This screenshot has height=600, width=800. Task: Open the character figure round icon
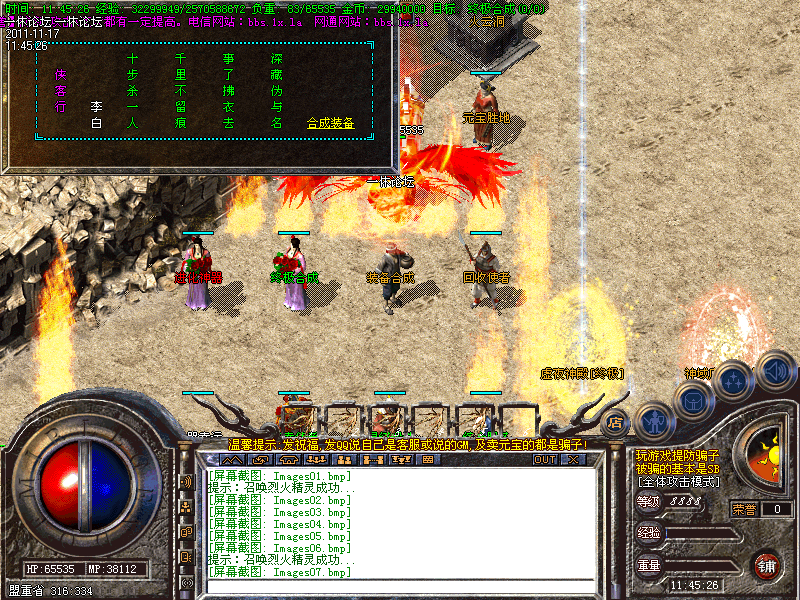[652, 420]
